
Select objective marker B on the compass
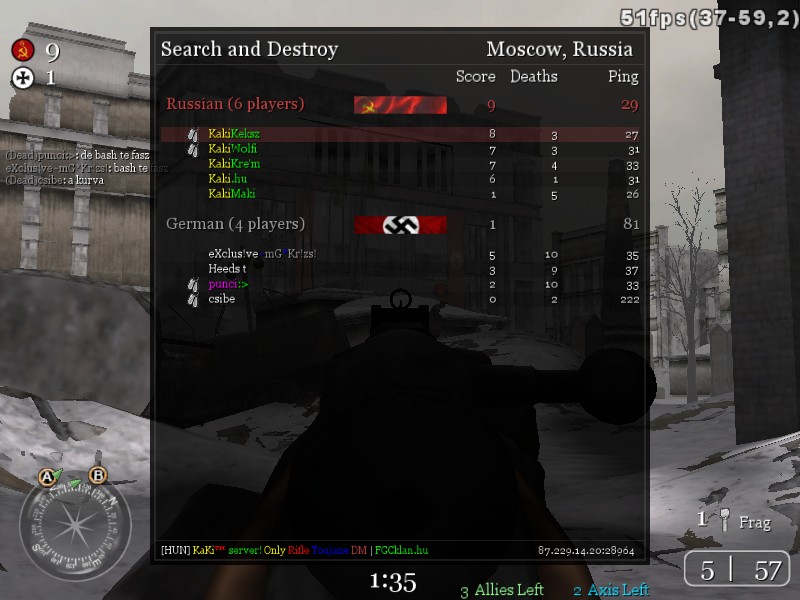[x=98, y=476]
